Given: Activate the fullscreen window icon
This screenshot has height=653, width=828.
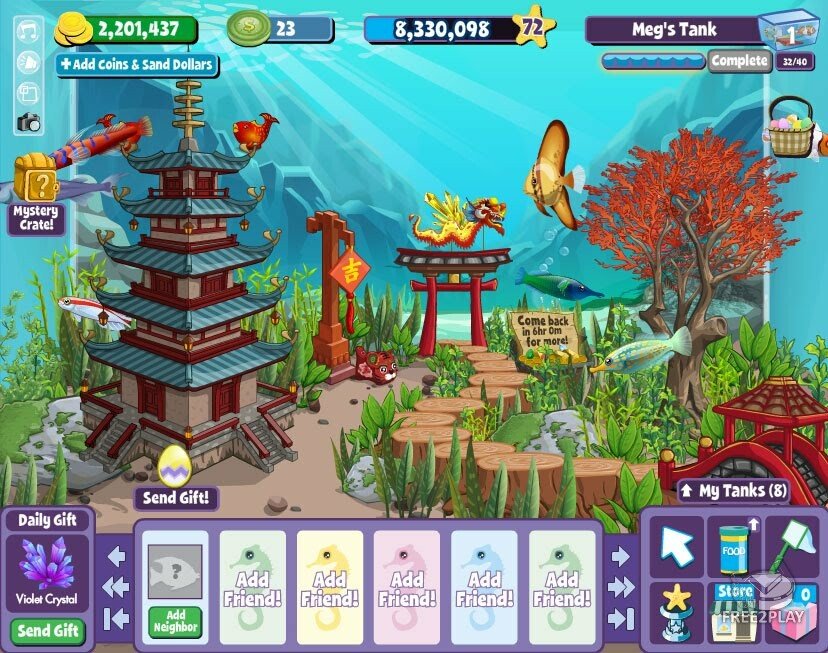Looking at the screenshot, I should 28,94.
